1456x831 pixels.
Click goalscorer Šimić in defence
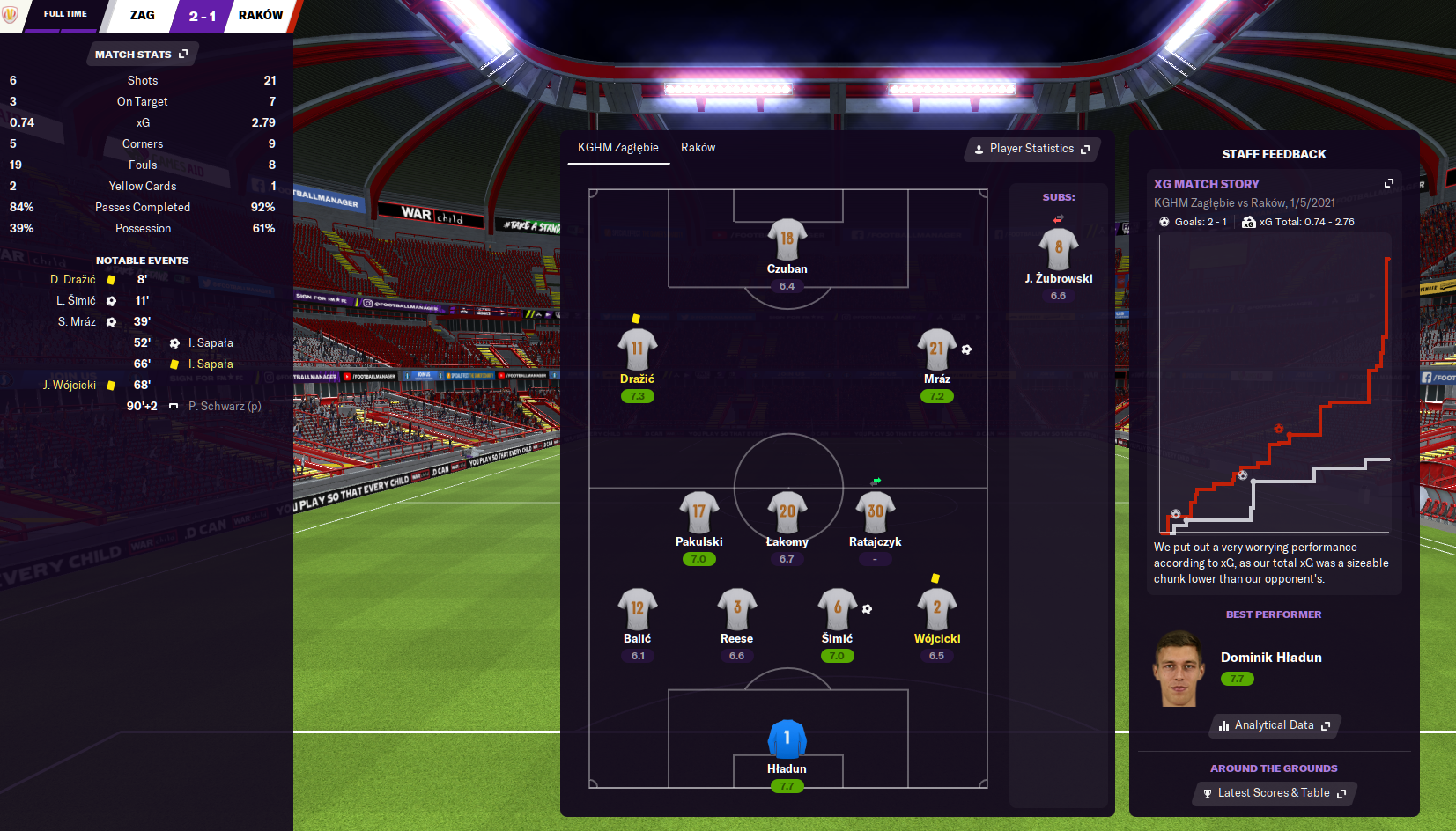[837, 609]
